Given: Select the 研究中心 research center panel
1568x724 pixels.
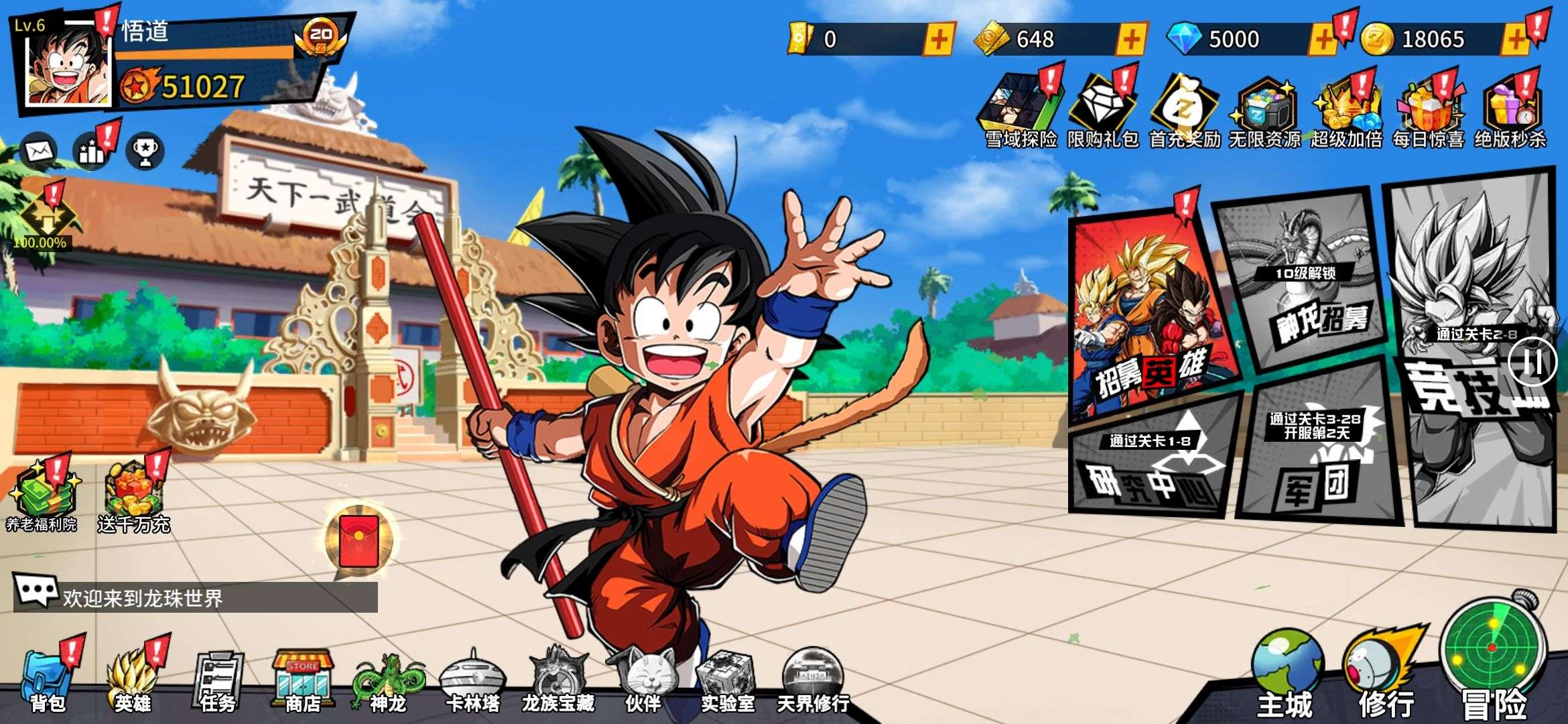Looking at the screenshot, I should [x=1153, y=463].
